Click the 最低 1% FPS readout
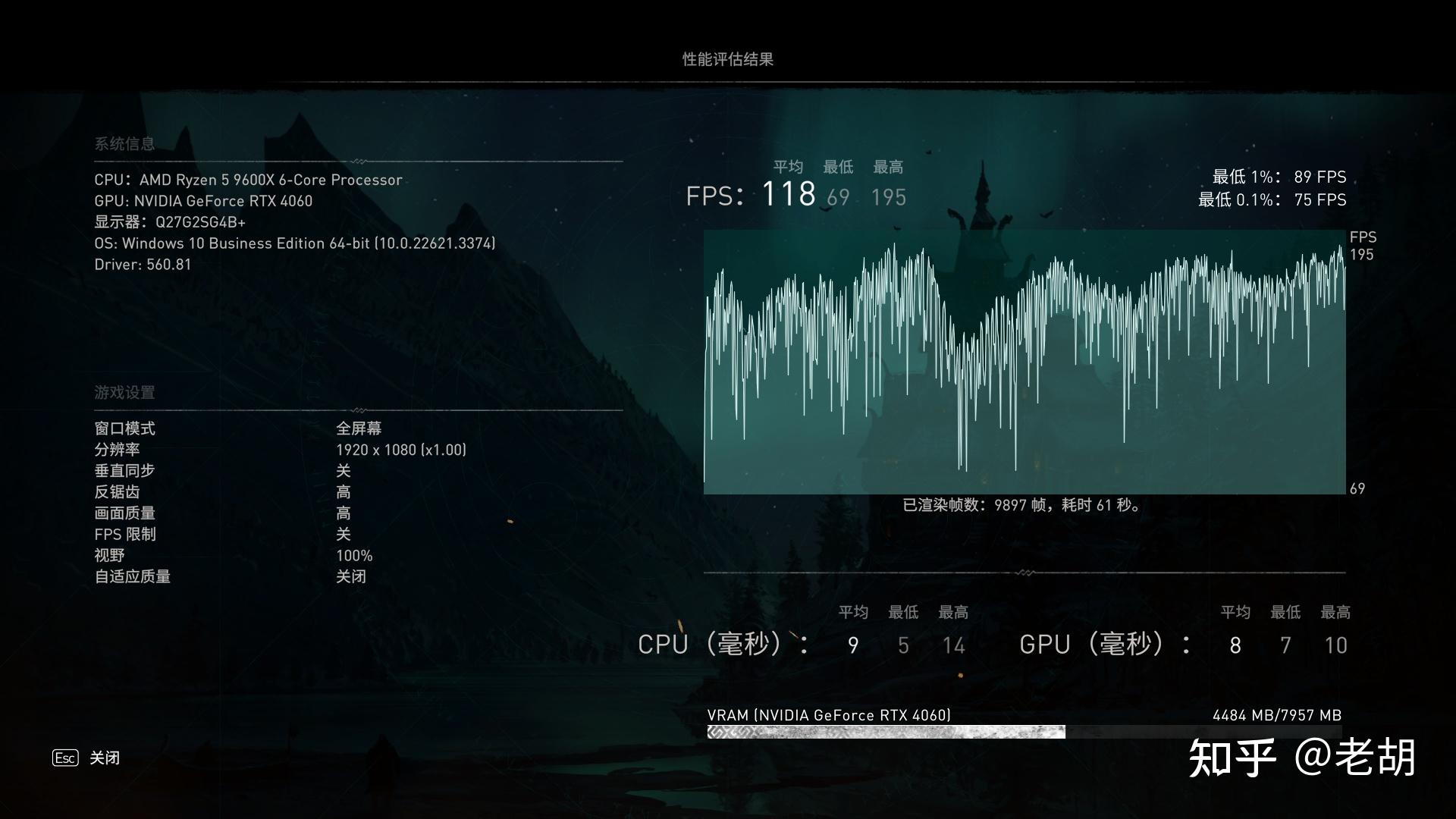The image size is (1456, 819). (x=1279, y=177)
